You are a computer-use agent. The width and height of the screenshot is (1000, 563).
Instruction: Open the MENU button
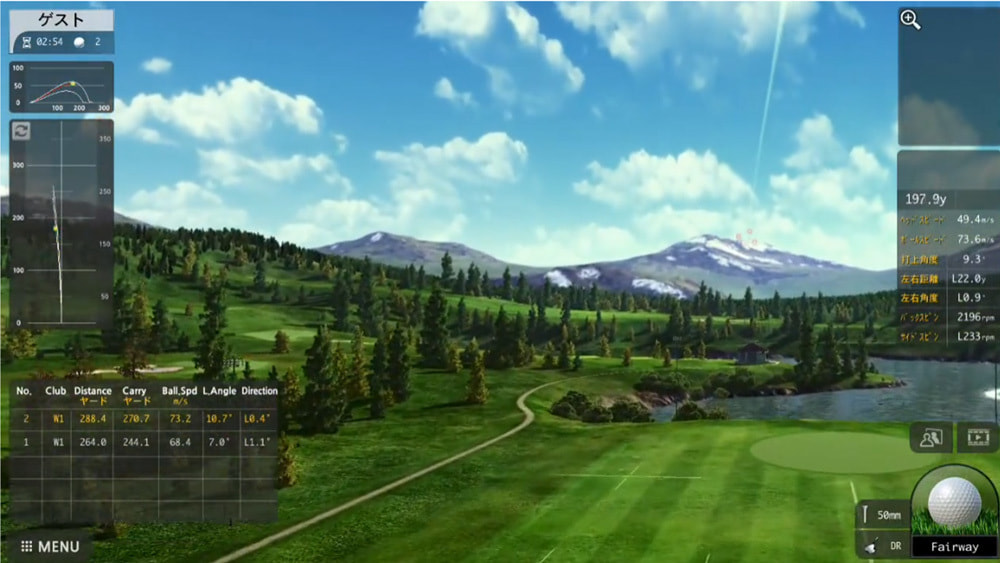pos(50,547)
